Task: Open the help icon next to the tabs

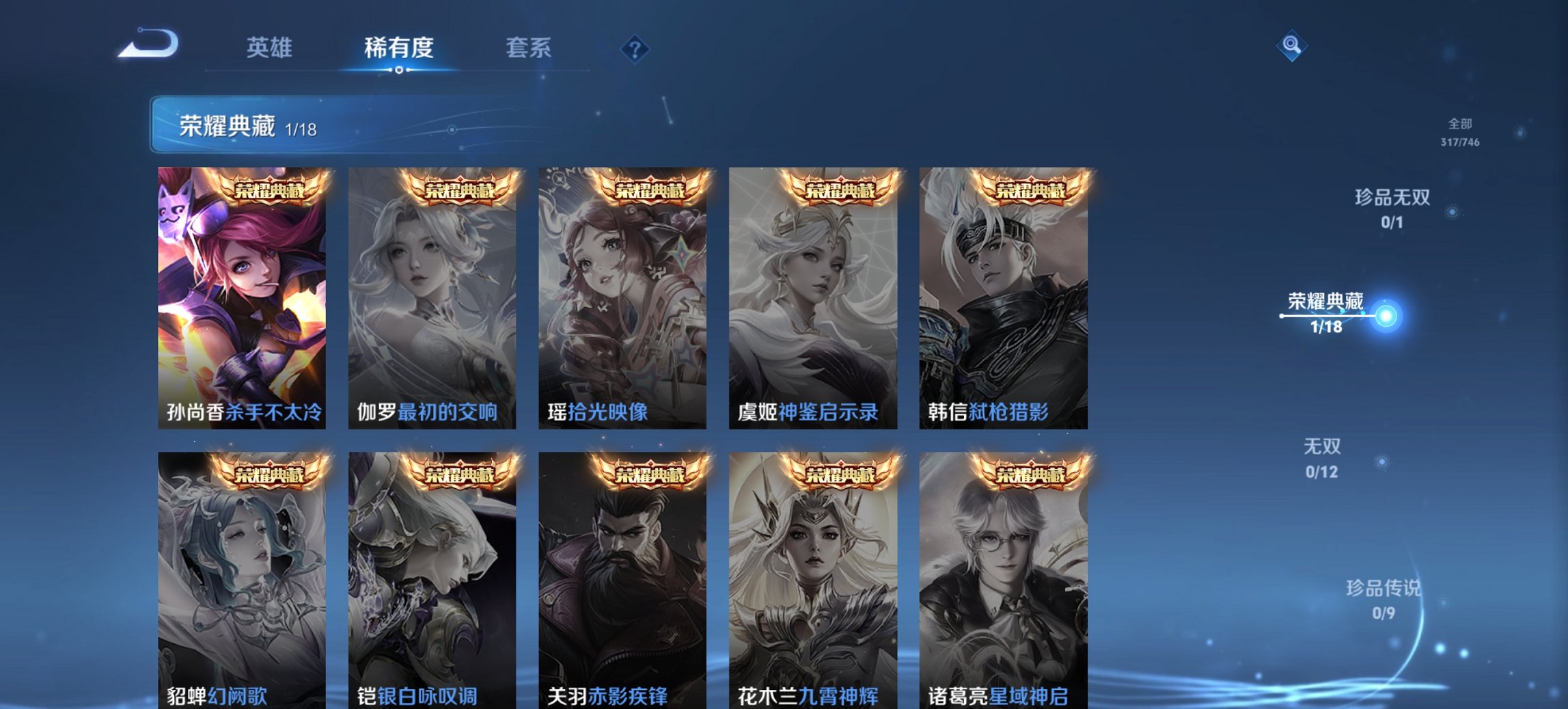Action: 635,48
